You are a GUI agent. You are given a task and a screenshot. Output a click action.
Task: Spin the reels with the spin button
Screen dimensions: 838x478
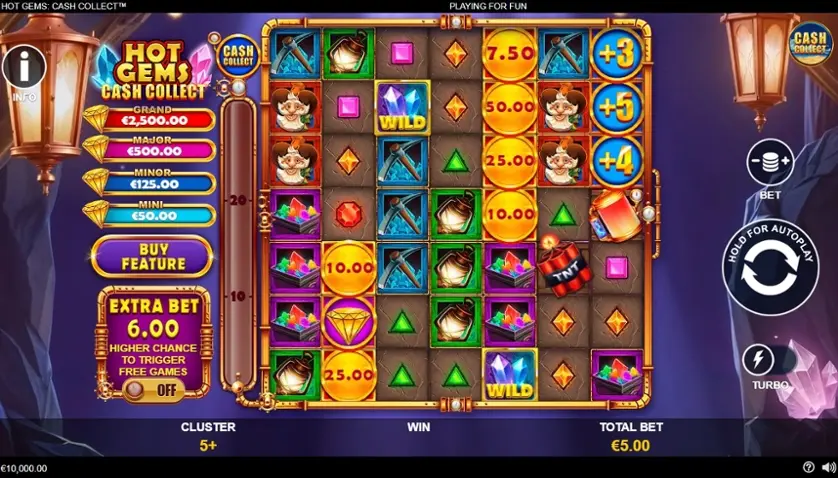click(769, 265)
